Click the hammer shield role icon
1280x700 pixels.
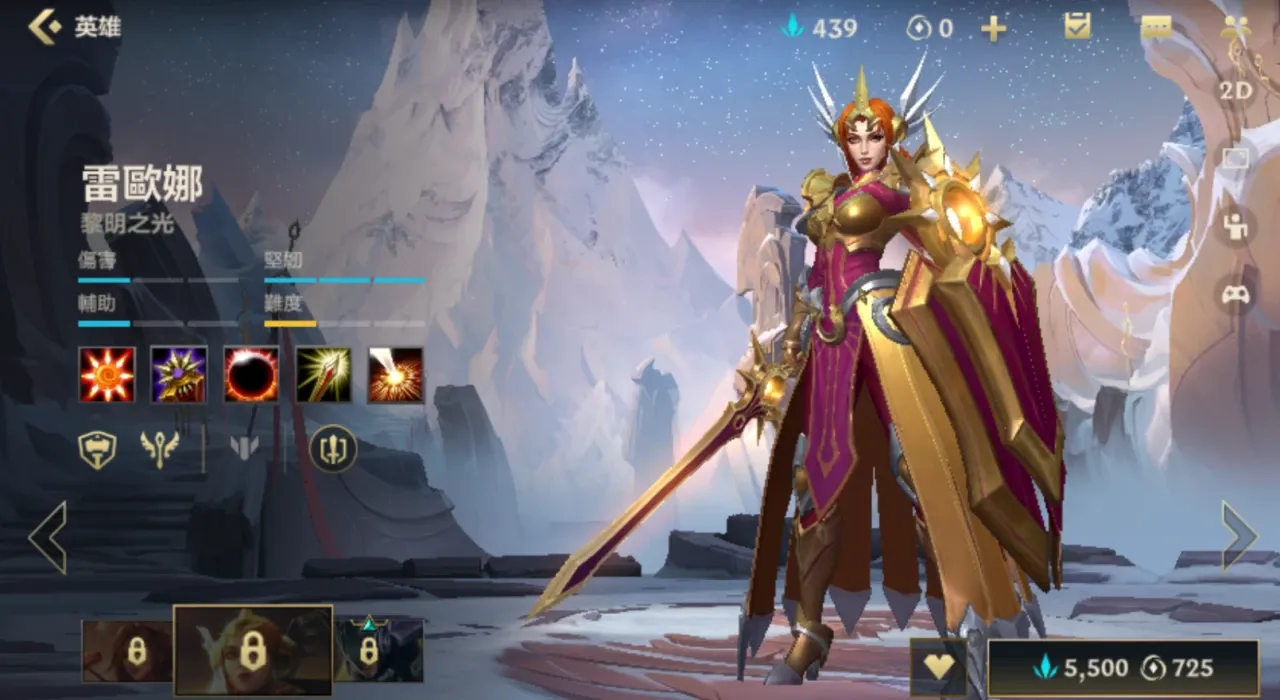point(97,450)
